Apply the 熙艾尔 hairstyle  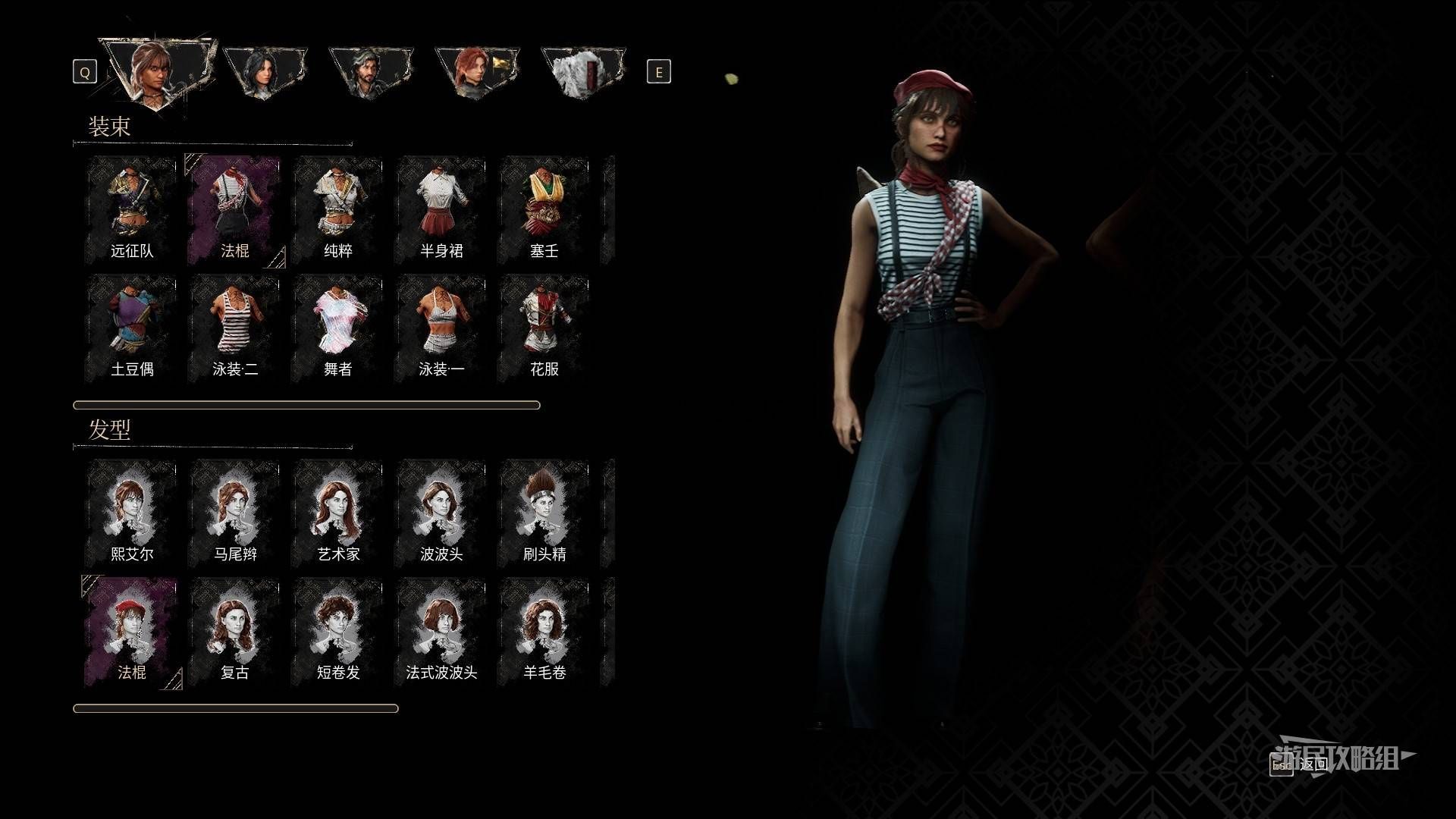[132, 513]
